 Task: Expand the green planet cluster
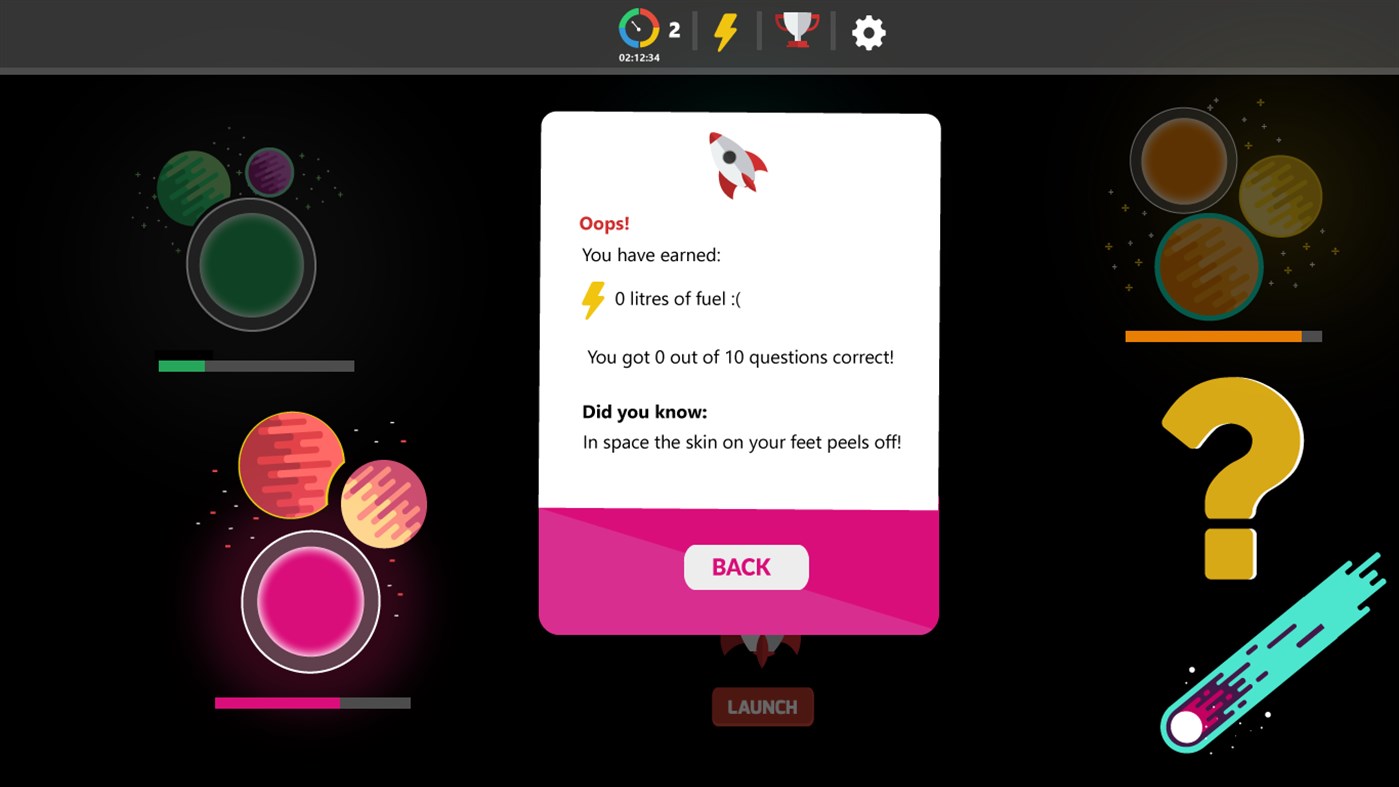click(x=250, y=263)
